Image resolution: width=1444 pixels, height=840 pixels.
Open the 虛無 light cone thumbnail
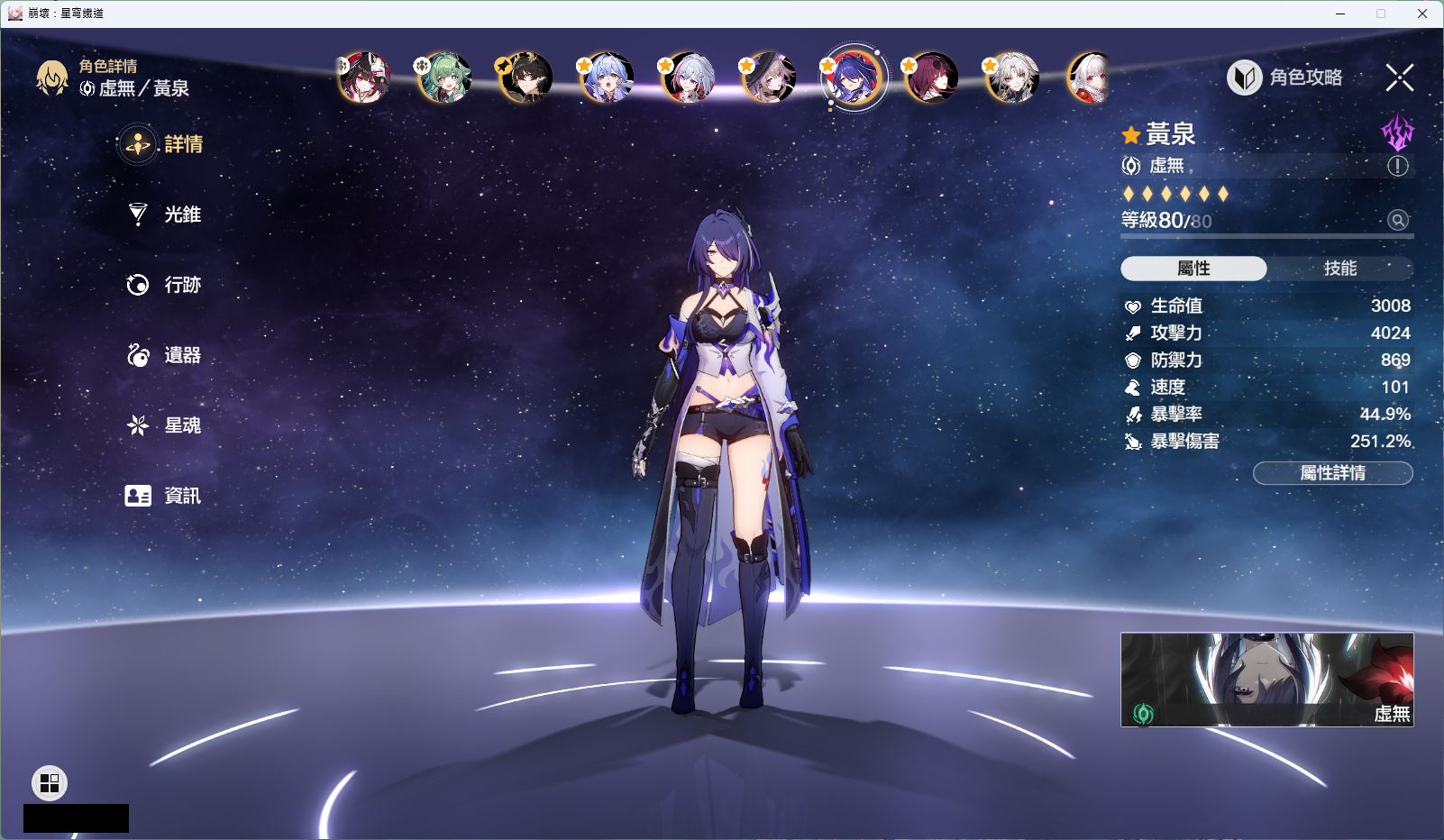click(x=1266, y=680)
